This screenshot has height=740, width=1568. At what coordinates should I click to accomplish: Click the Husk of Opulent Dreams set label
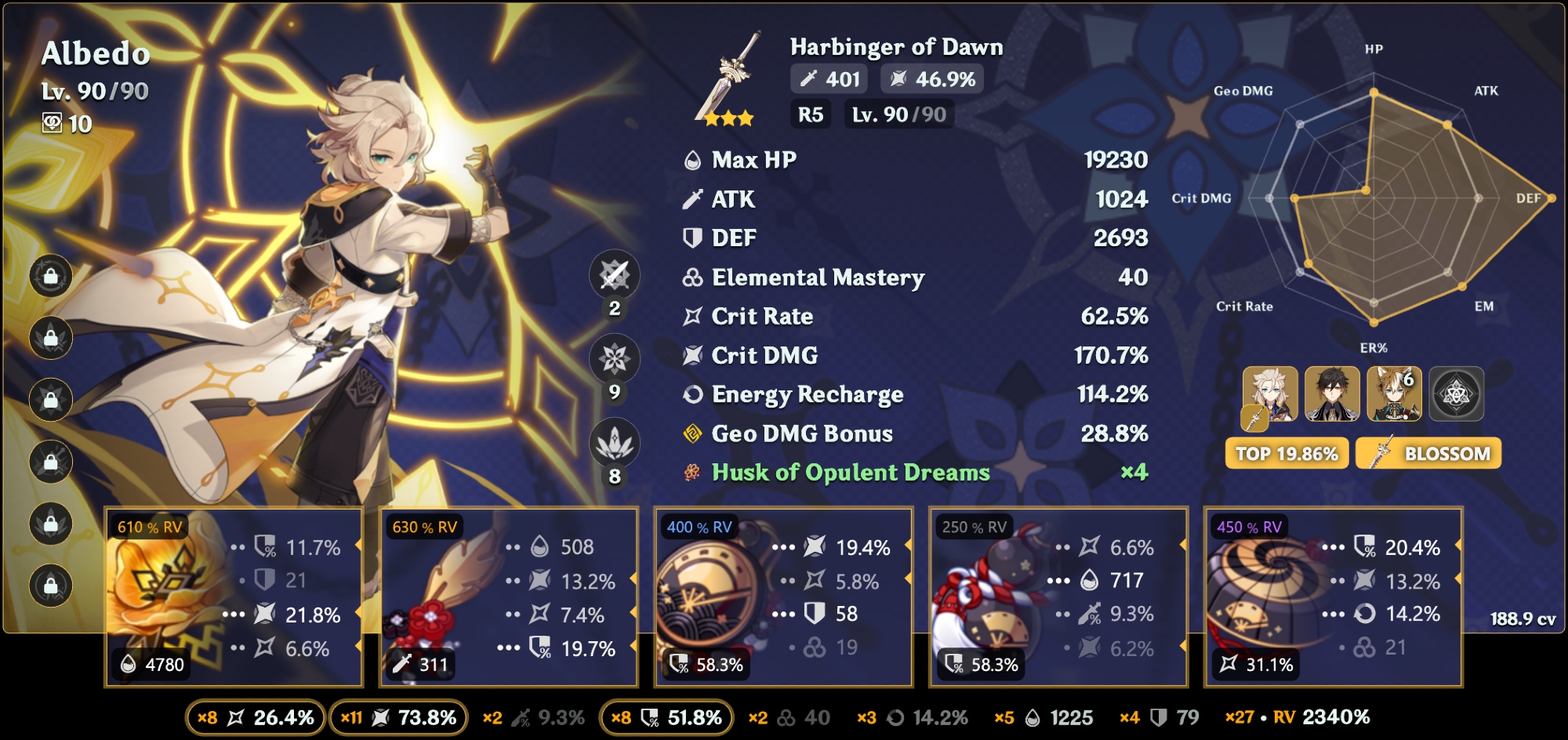850,473
